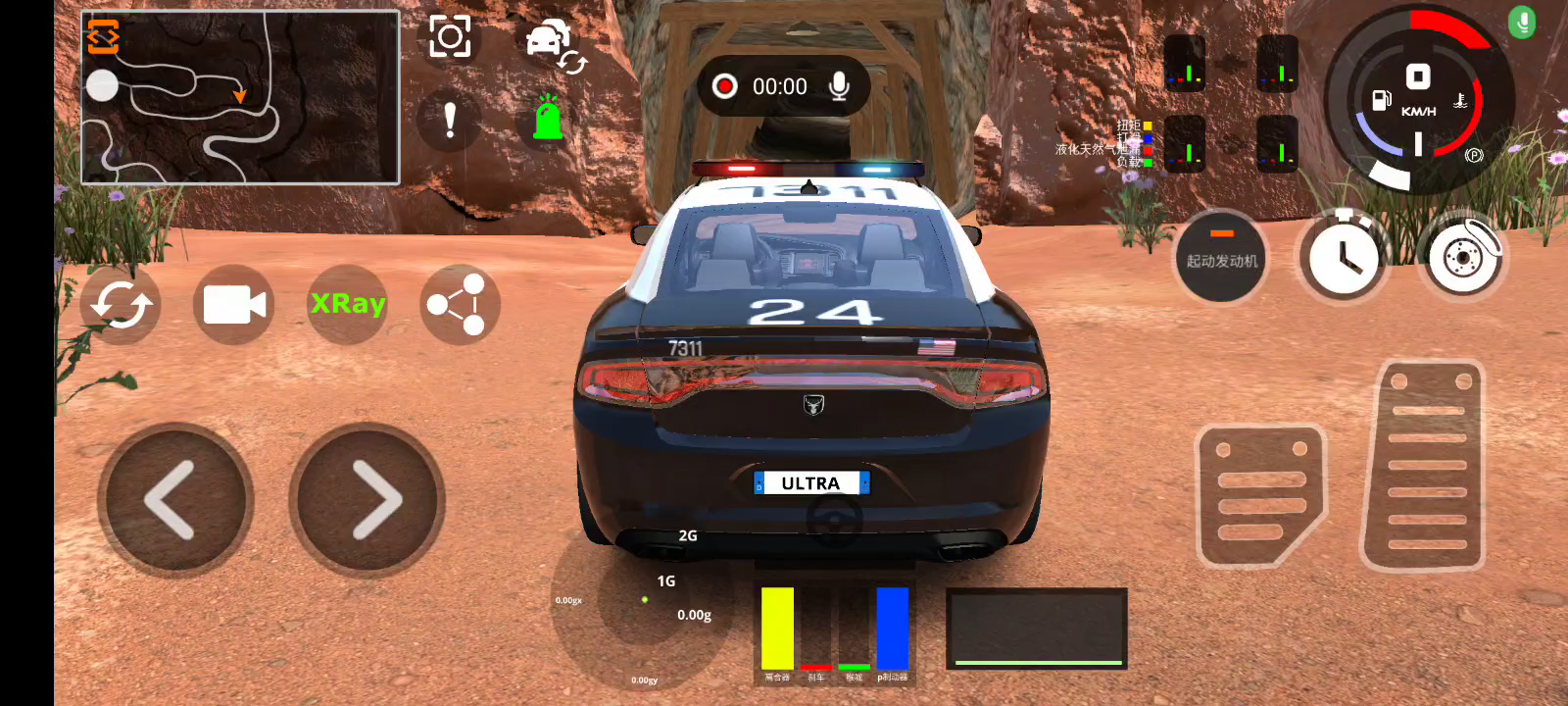Image resolution: width=1568 pixels, height=706 pixels.
Task: Tap the exclamation mark alert button
Action: point(450,121)
